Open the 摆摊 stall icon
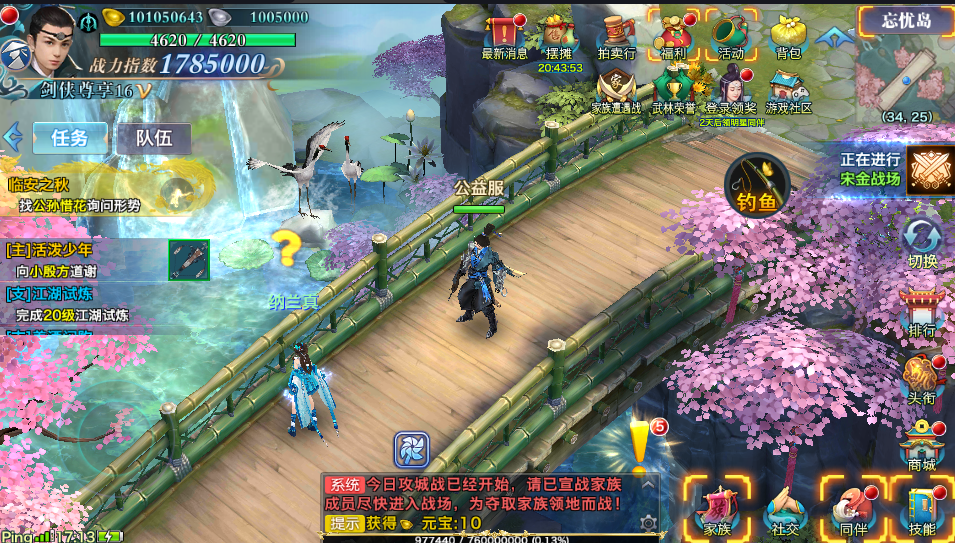The width and height of the screenshot is (955, 543). click(x=560, y=36)
